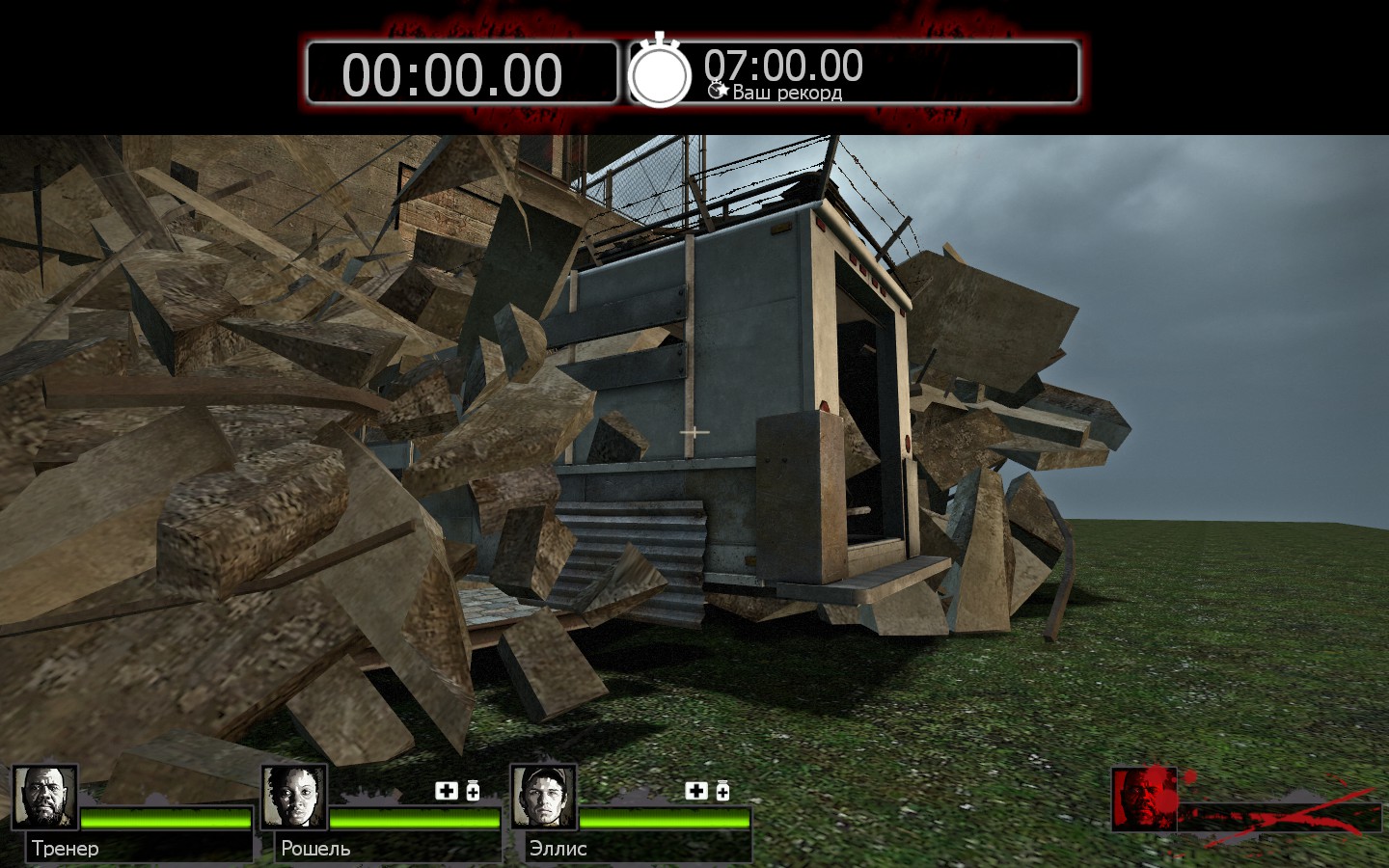Image resolution: width=1389 pixels, height=868 pixels.
Task: Click Эллис's pain pills icon
Action: 722,792
